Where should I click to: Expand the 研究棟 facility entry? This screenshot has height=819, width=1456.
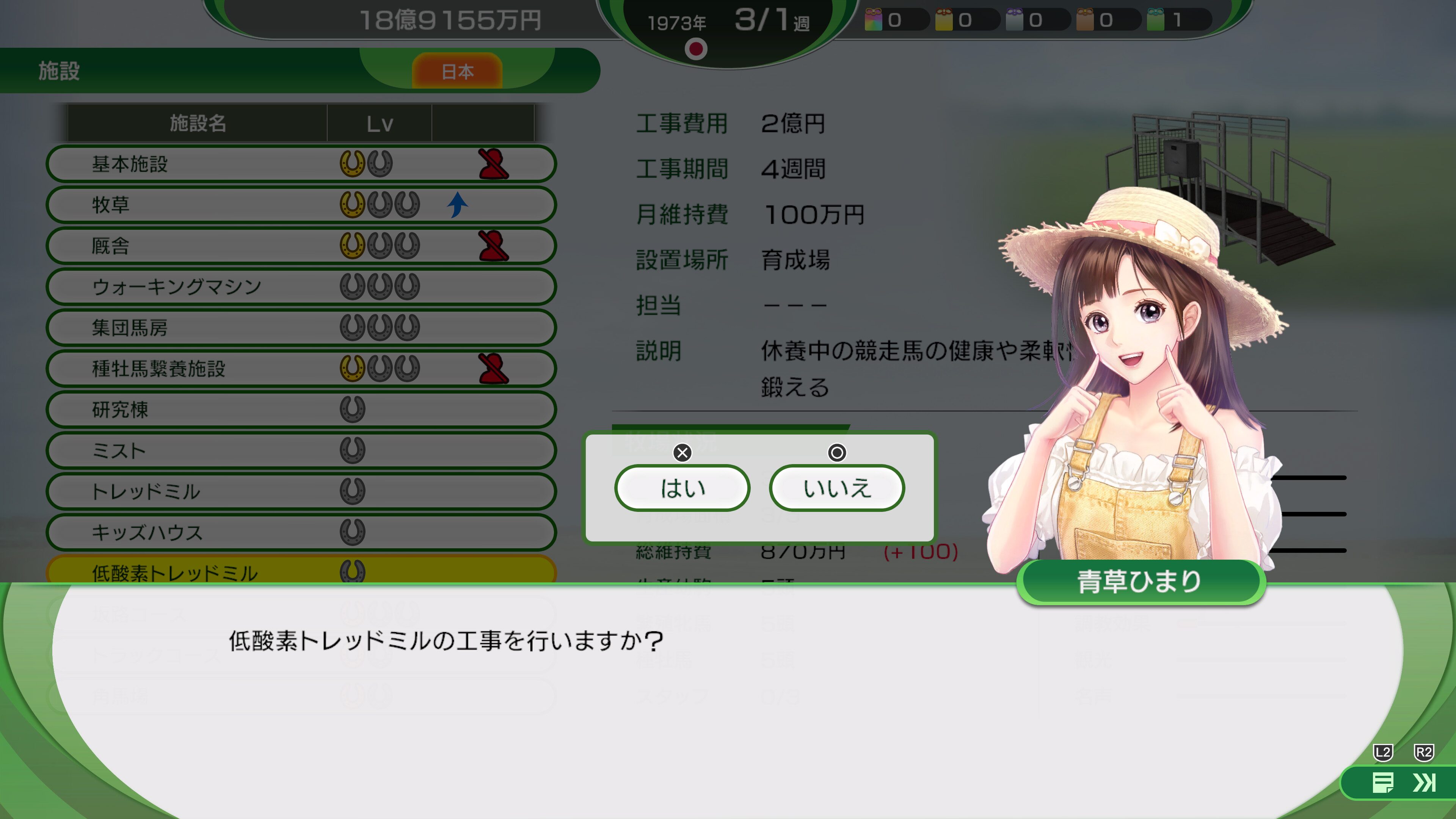(x=300, y=409)
